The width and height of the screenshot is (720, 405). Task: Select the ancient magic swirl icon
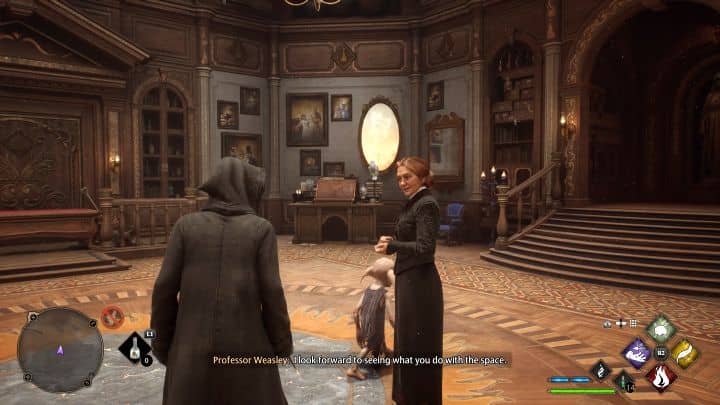[x=602, y=369]
